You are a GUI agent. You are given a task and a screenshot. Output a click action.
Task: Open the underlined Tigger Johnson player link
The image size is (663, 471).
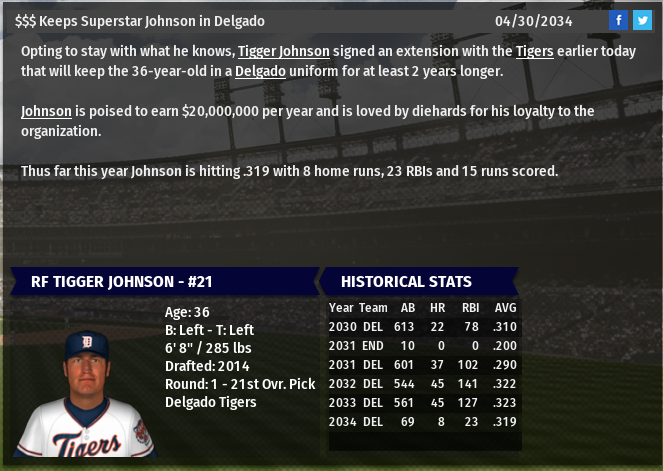(x=283, y=51)
